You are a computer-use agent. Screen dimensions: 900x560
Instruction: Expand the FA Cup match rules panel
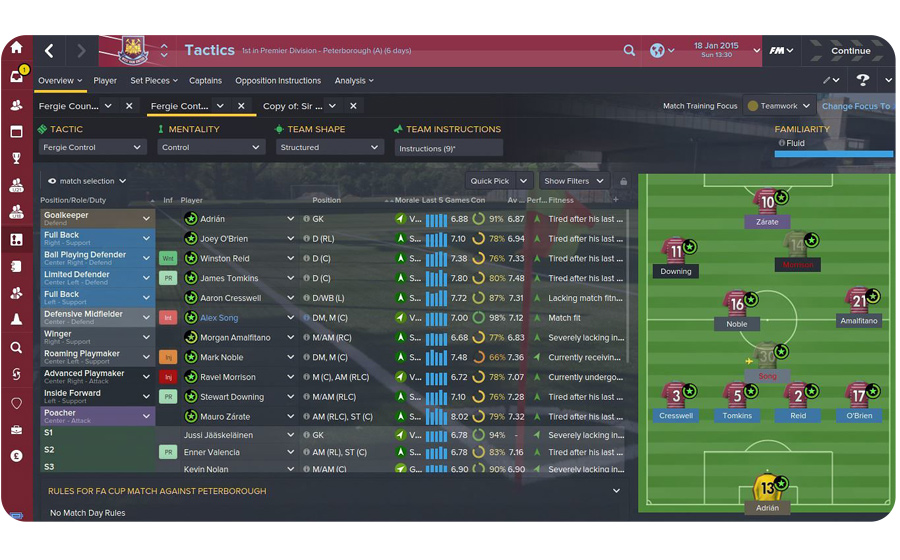[616, 491]
